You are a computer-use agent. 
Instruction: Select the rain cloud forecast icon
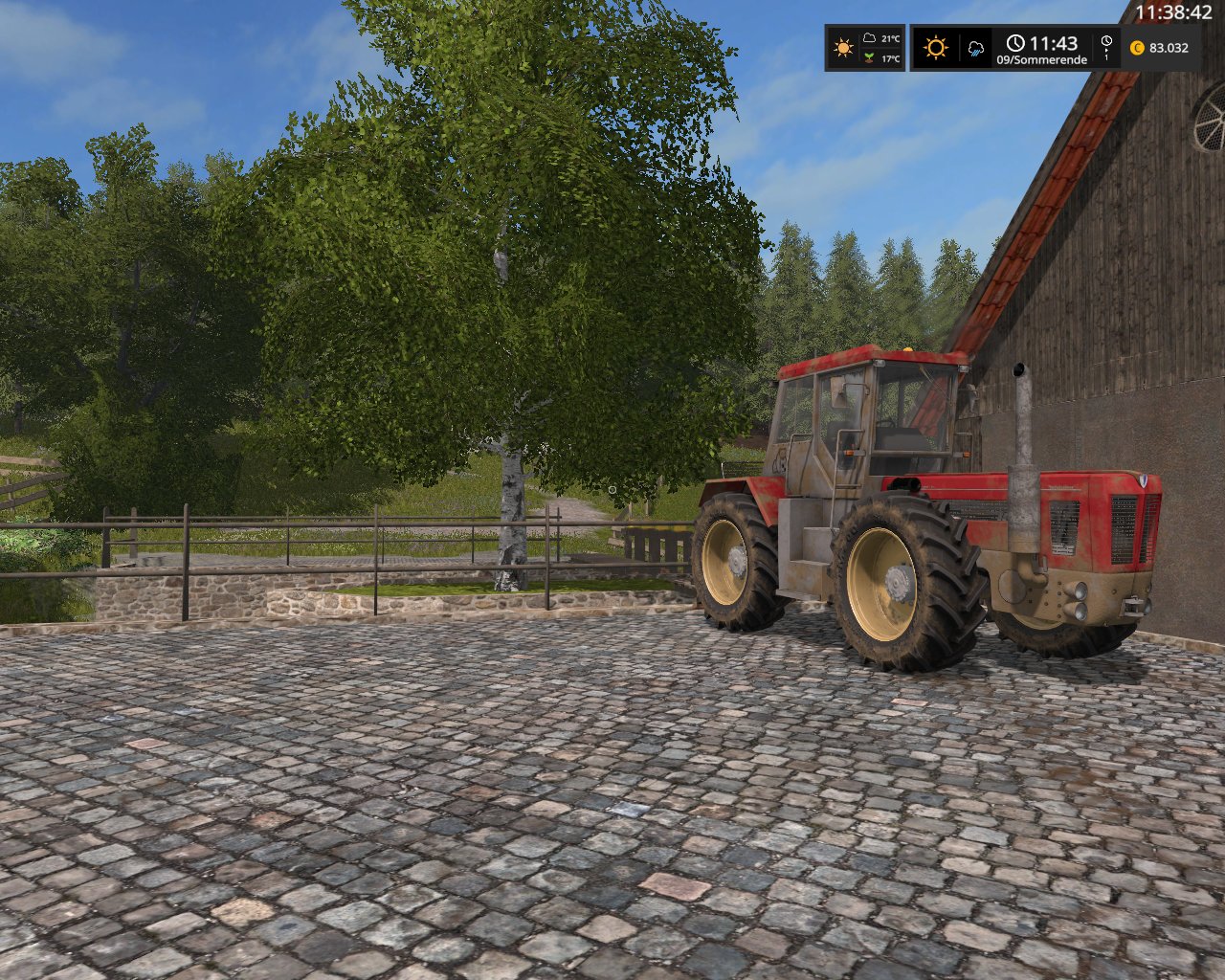pos(977,48)
